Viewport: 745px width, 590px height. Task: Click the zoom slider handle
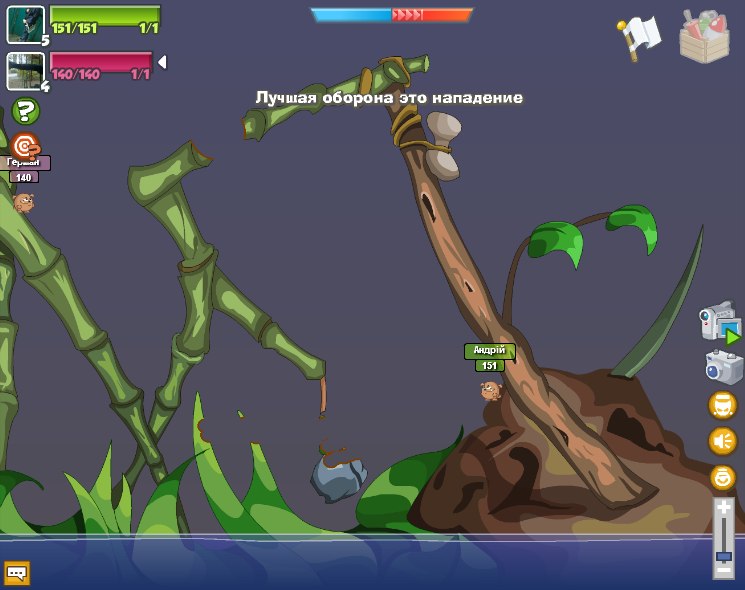(x=723, y=556)
